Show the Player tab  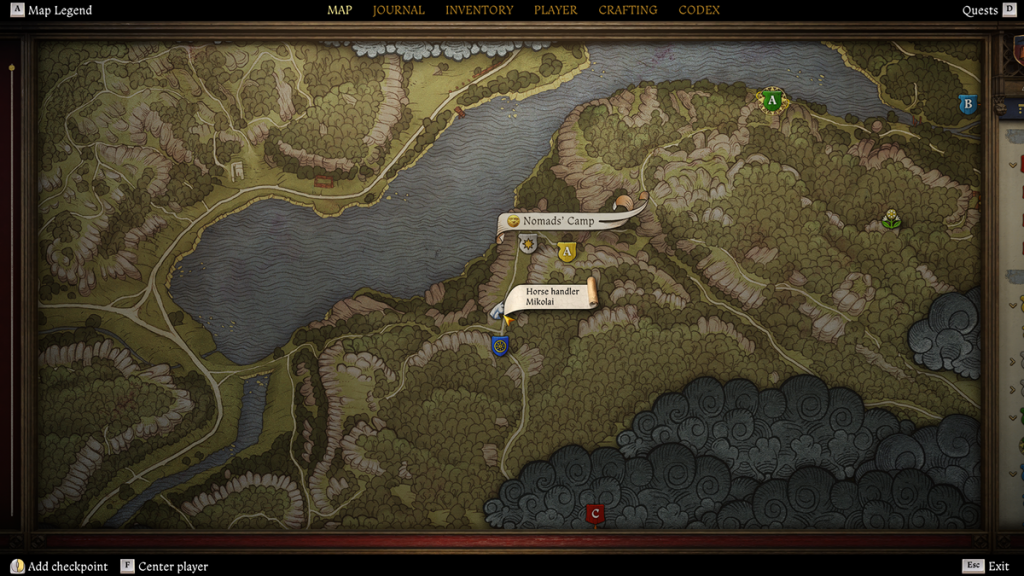coord(555,10)
